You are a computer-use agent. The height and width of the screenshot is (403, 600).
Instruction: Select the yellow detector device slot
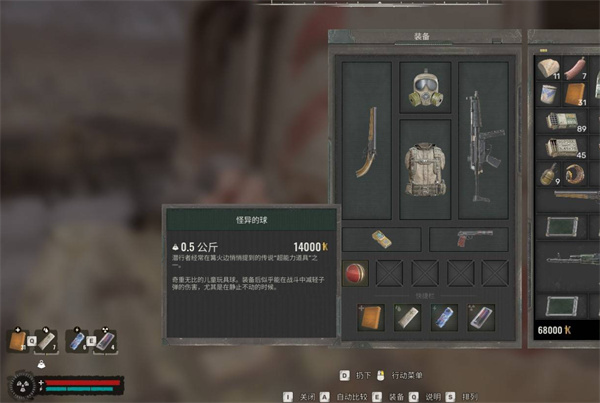(x=381, y=240)
